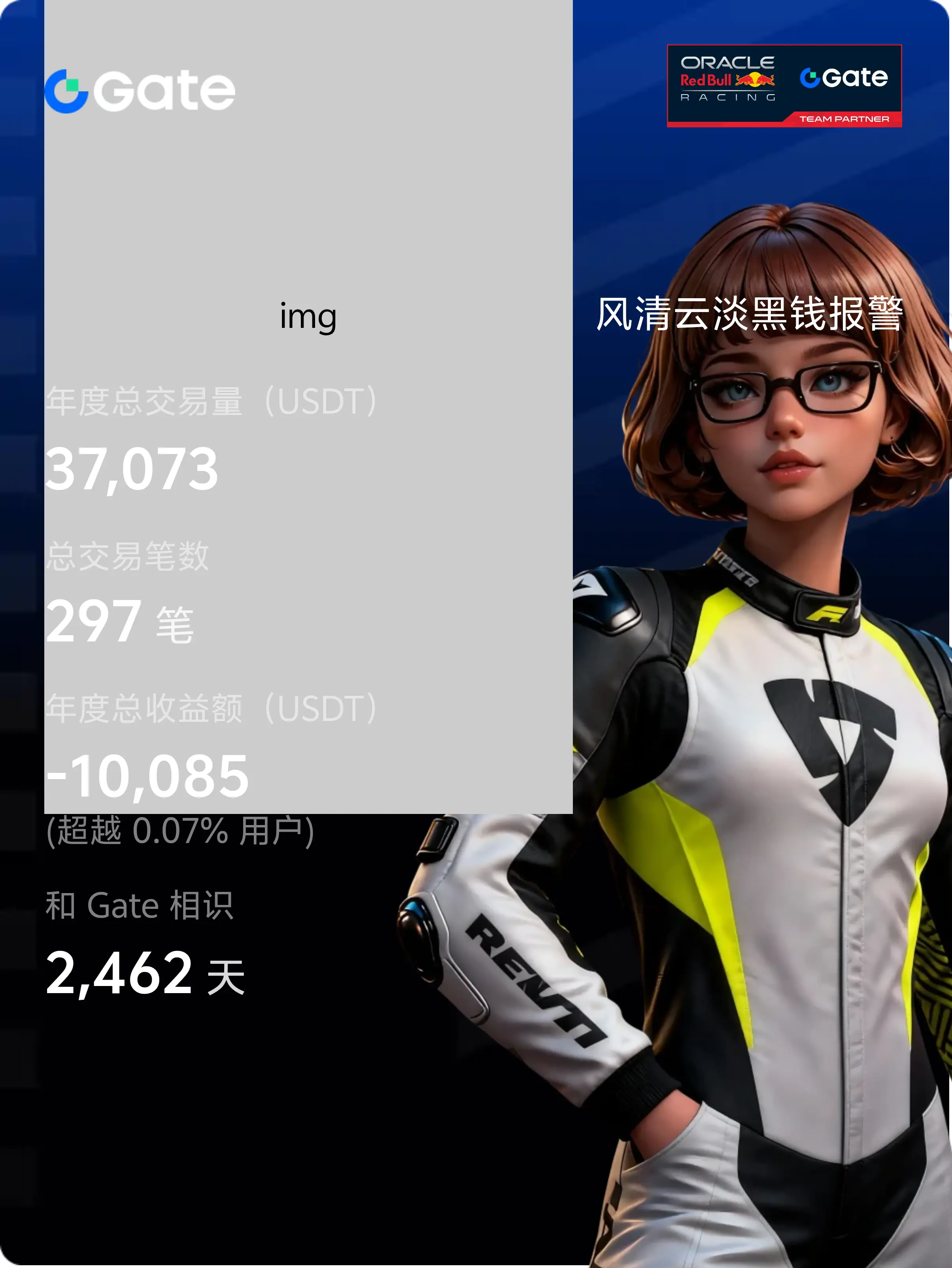Open the Oracle Red Bull Racing partner badge

(784, 85)
